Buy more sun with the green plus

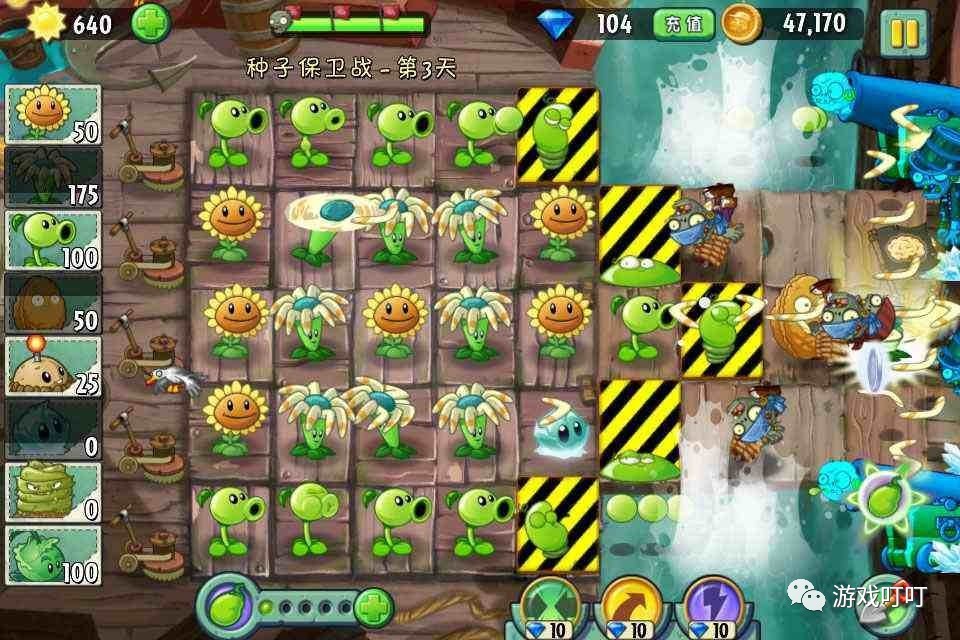pos(150,22)
